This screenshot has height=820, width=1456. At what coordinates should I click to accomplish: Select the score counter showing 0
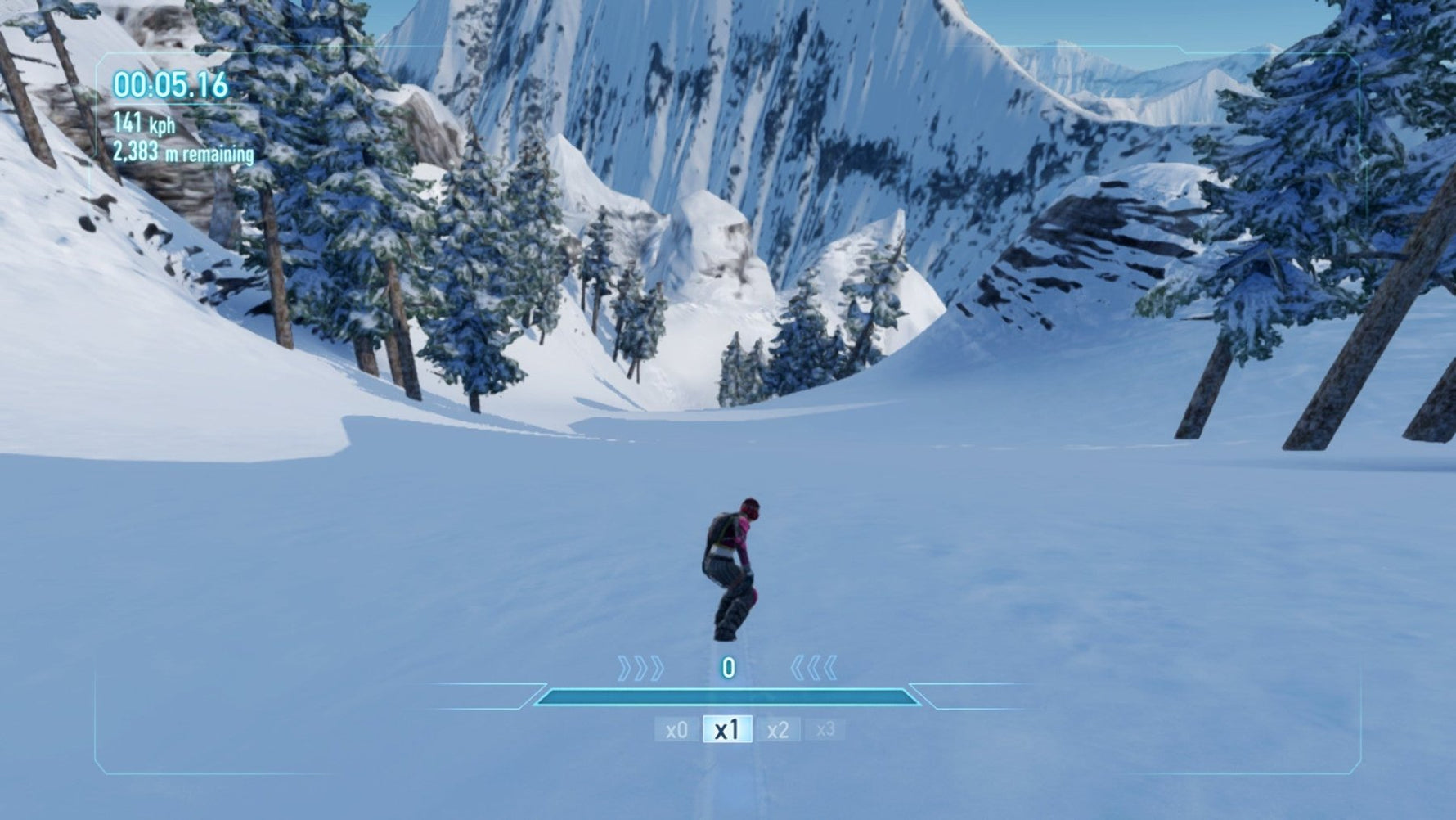pyautogui.click(x=727, y=667)
